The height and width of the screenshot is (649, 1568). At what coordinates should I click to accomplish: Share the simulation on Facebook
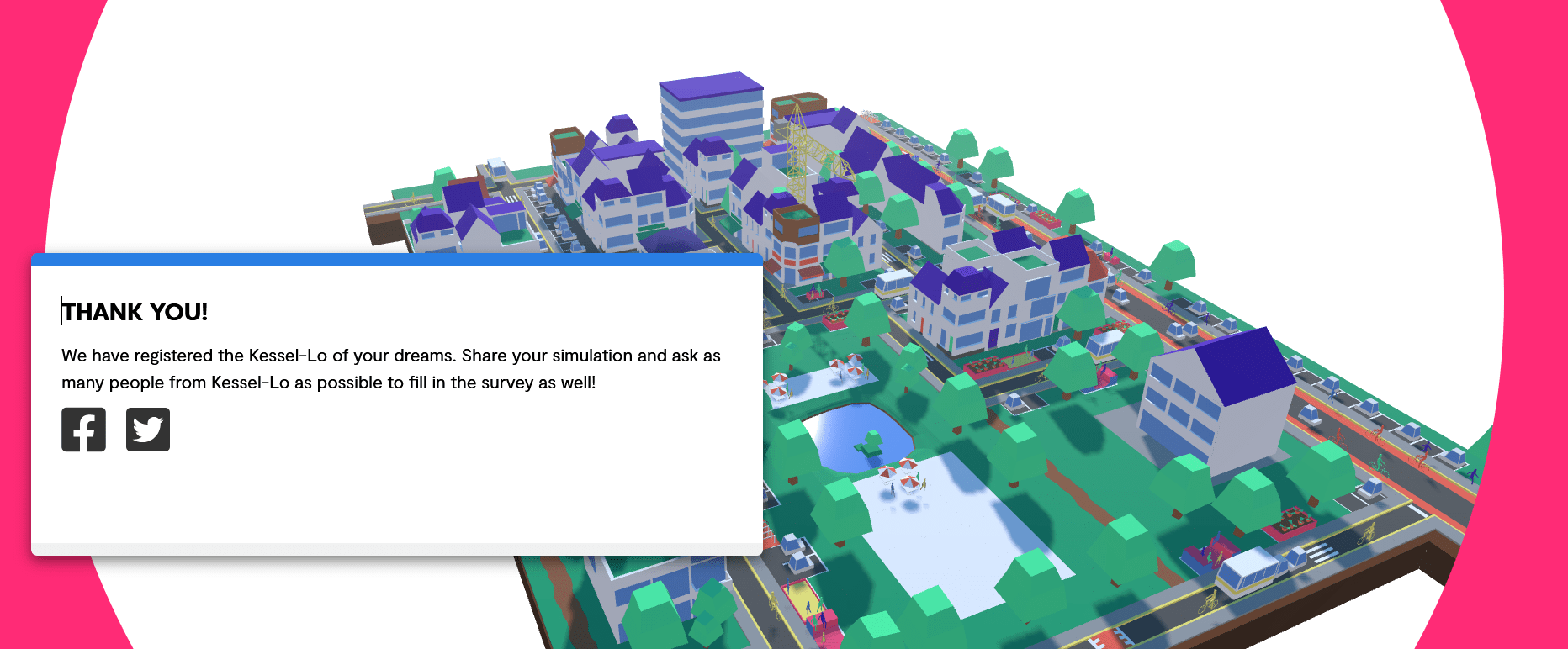tap(83, 430)
